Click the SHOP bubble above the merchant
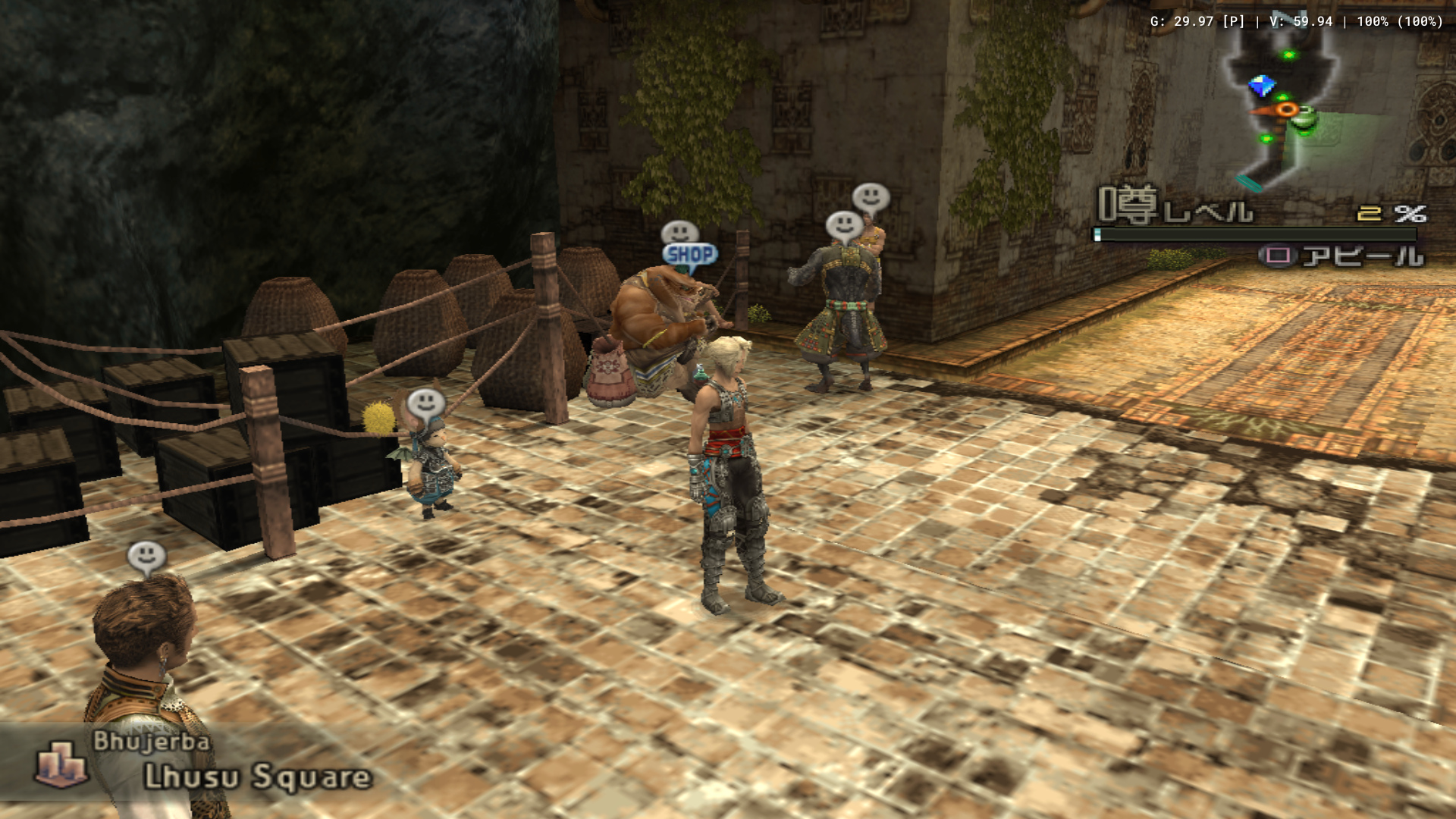This screenshot has width=1456, height=819. pos(689,255)
